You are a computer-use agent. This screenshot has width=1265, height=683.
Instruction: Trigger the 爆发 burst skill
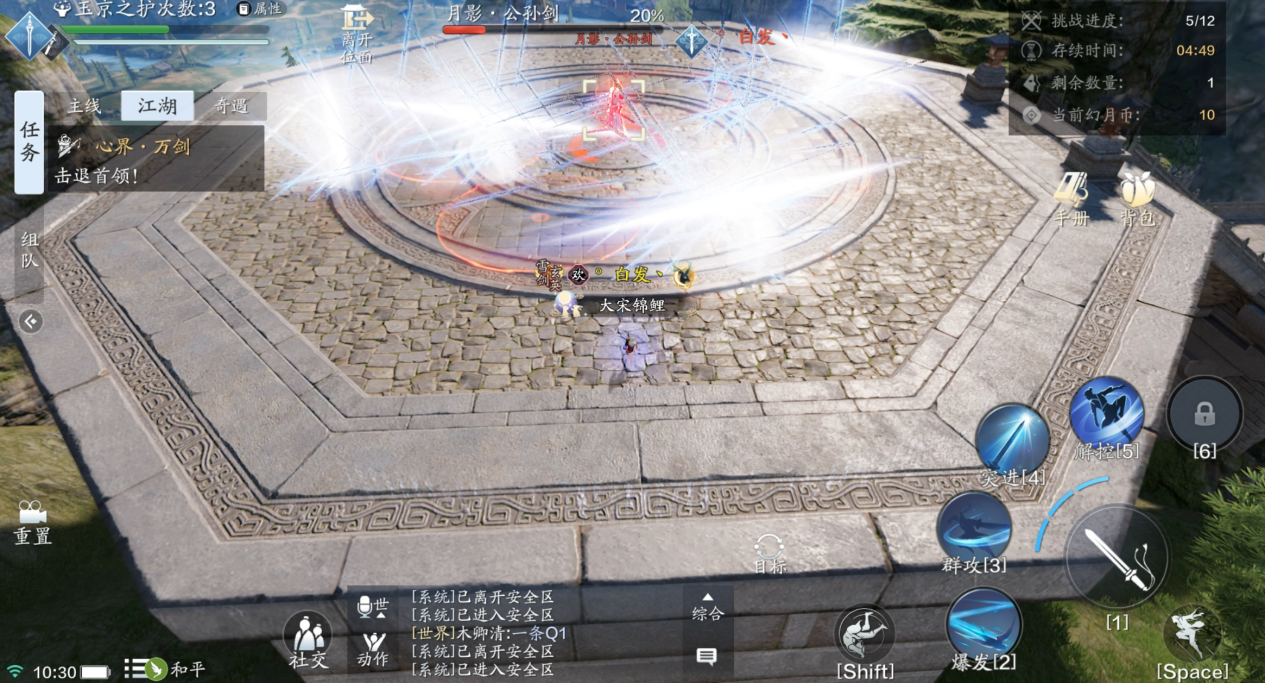(983, 624)
